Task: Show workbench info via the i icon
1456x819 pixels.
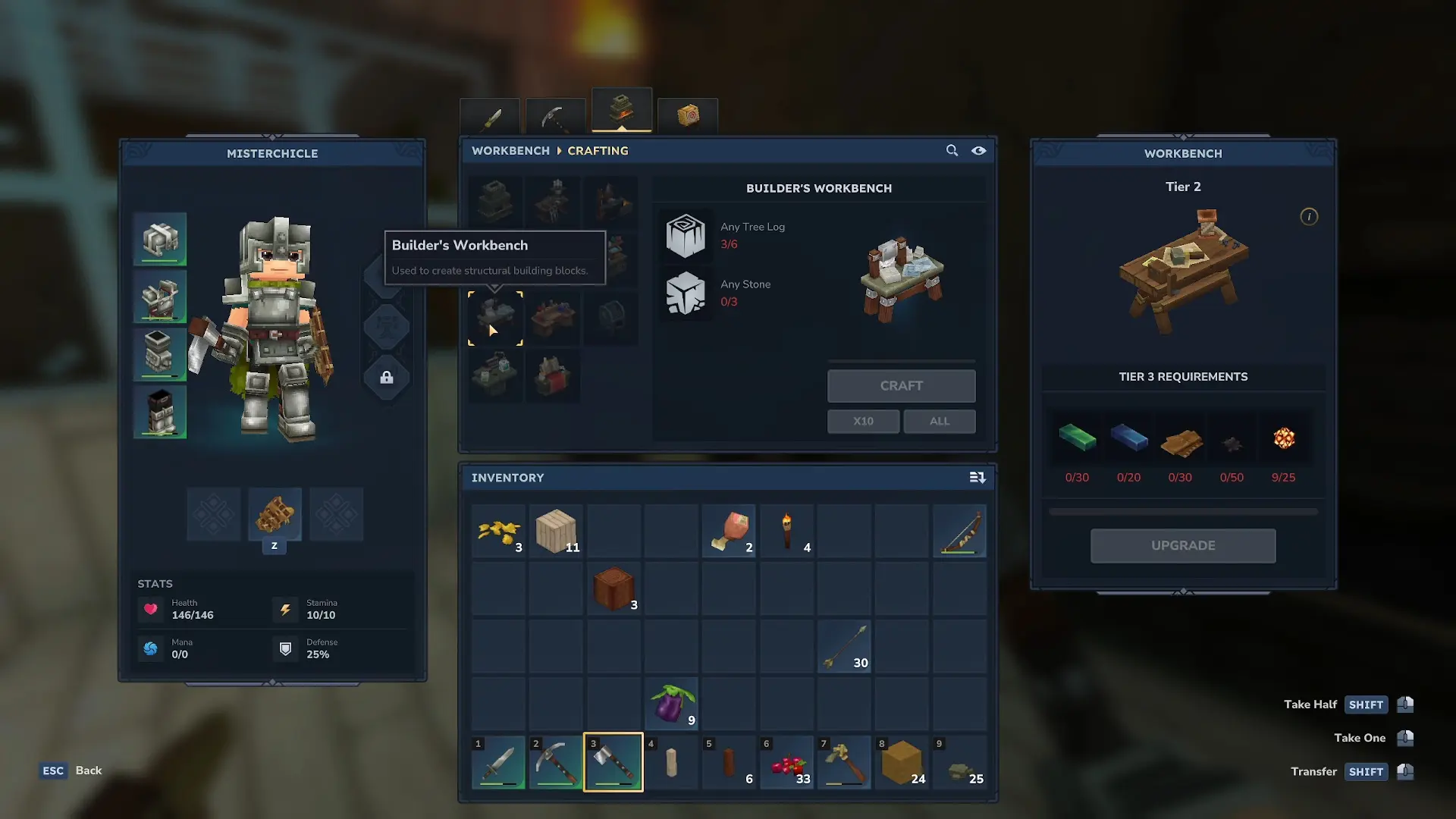Action: (x=1309, y=217)
